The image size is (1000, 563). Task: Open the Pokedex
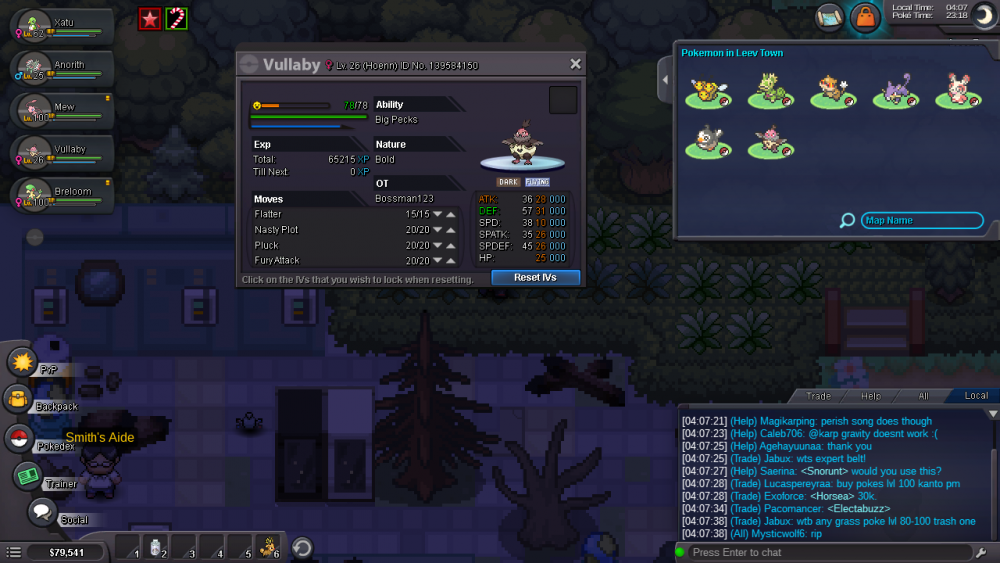click(x=20, y=438)
